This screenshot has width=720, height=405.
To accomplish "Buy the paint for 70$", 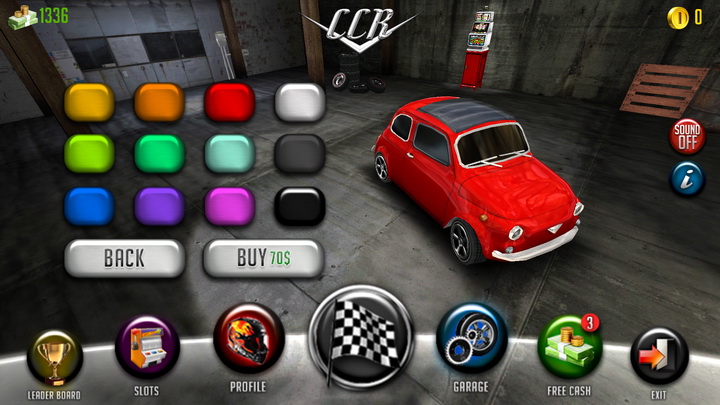I will 264,259.
